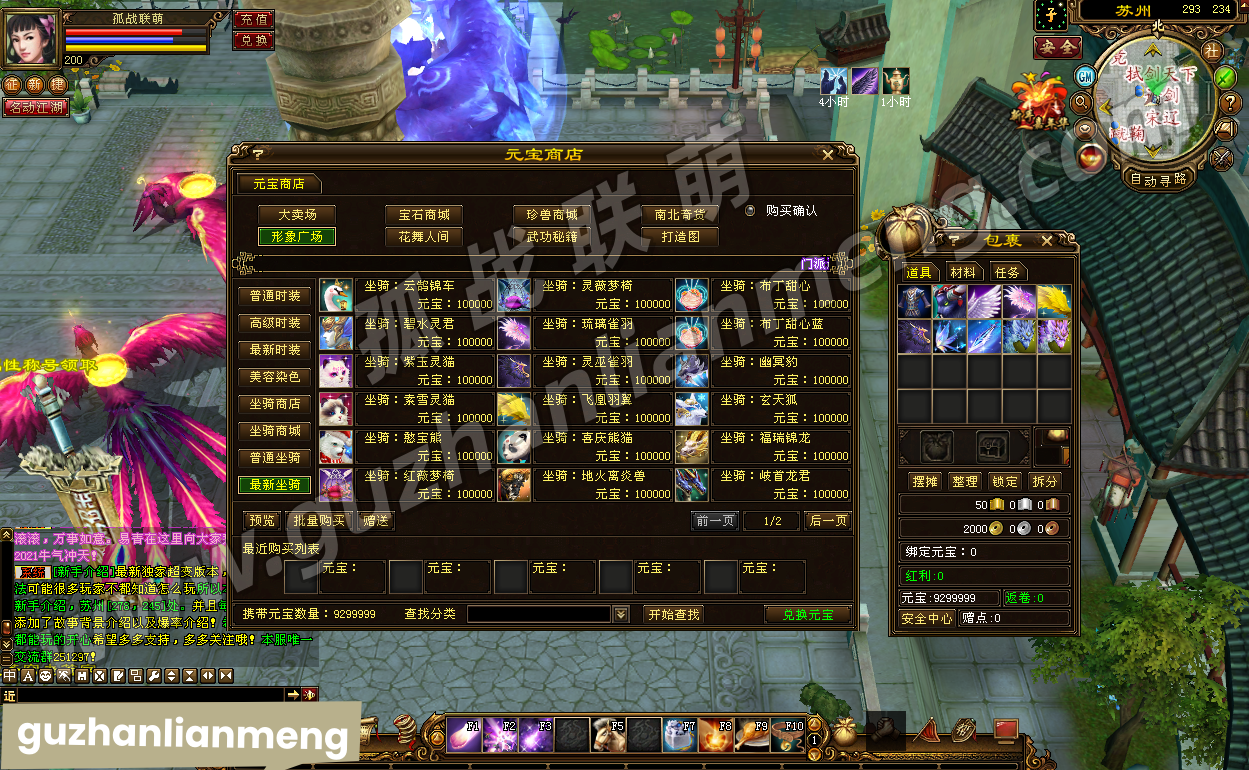Click the 预览 preview button
Image resolution: width=1249 pixels, height=770 pixels.
262,521
